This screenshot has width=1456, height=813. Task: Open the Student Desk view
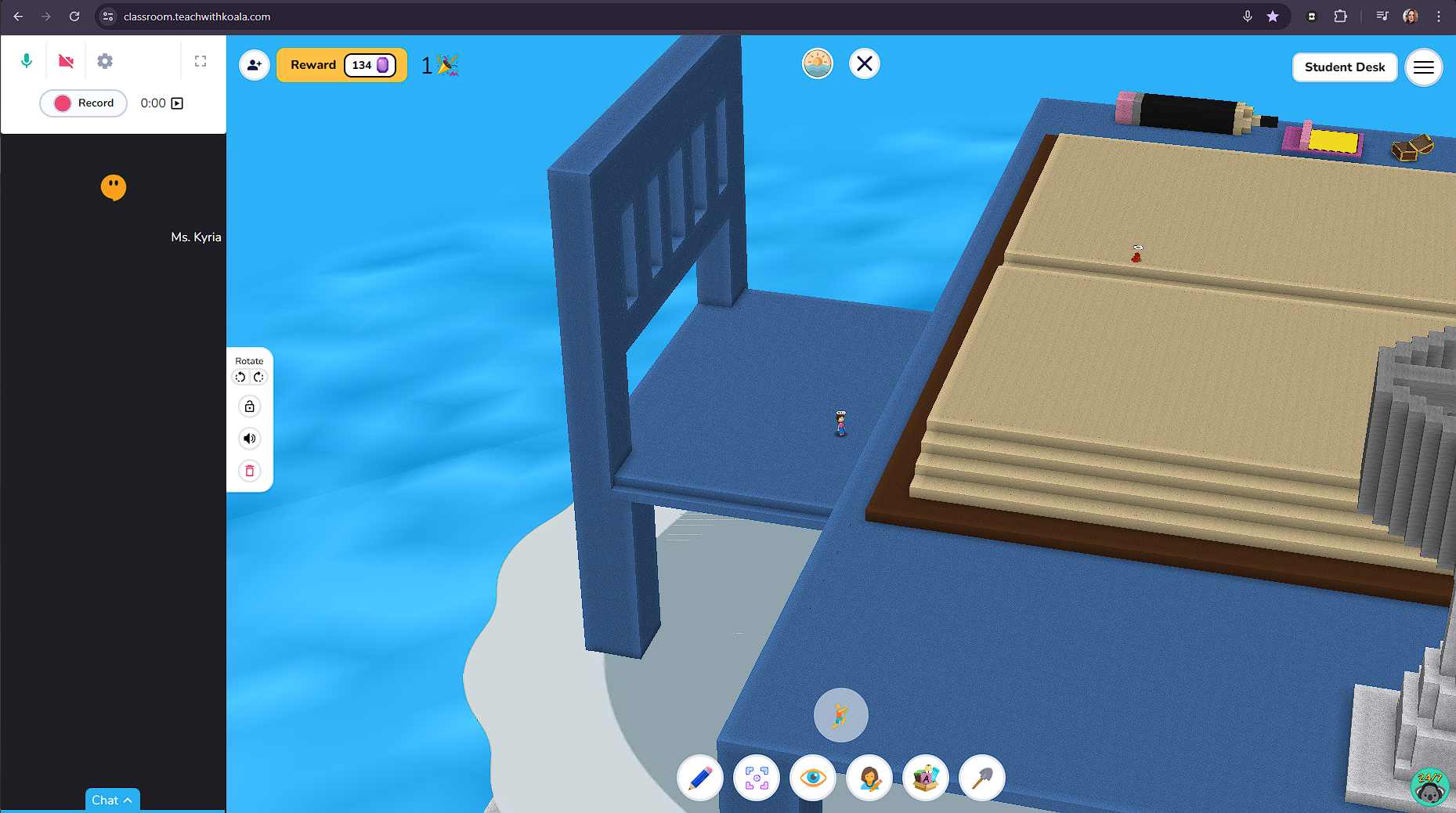coord(1345,67)
